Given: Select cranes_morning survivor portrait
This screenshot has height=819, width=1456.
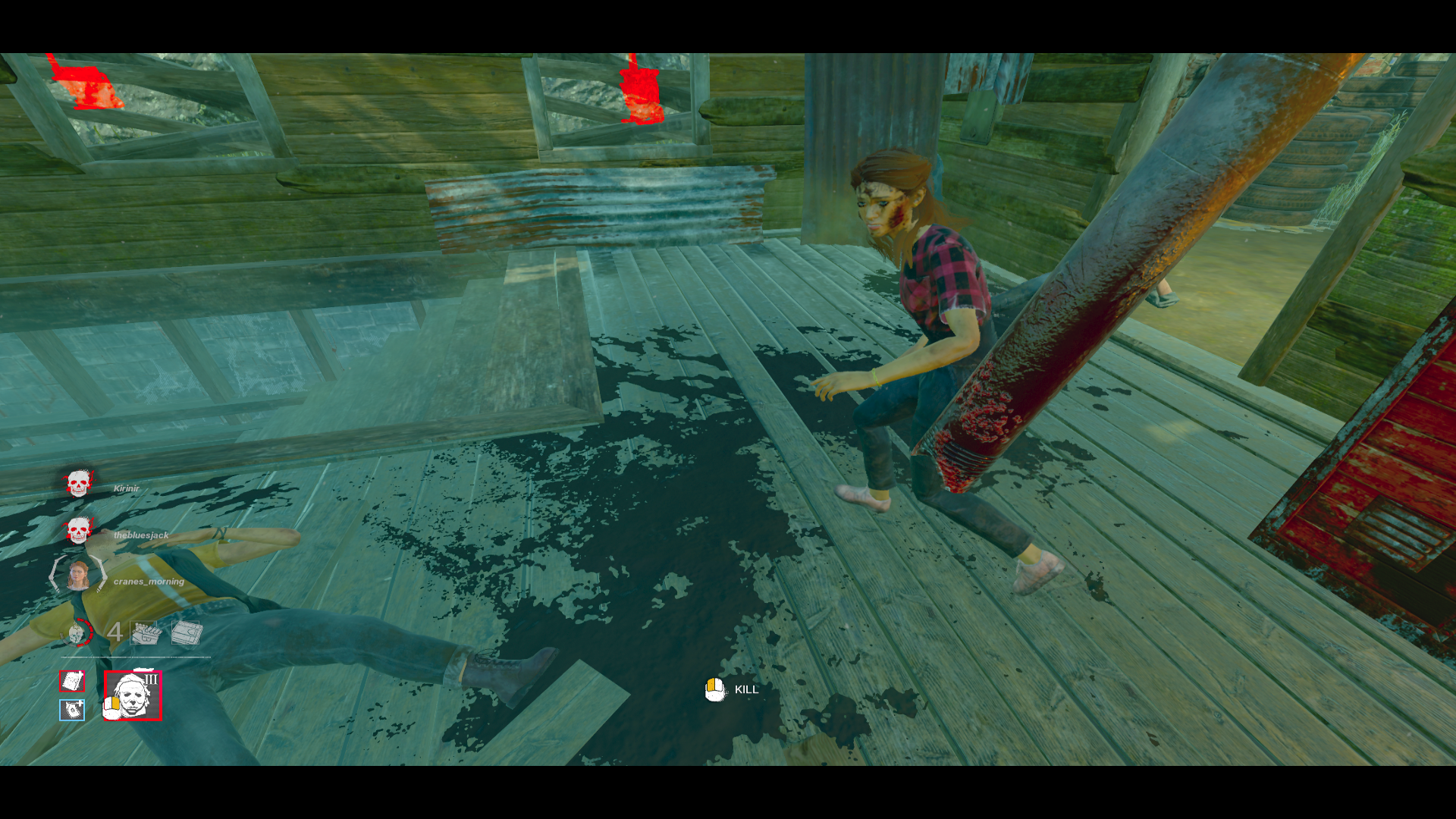Looking at the screenshot, I should tap(79, 575).
